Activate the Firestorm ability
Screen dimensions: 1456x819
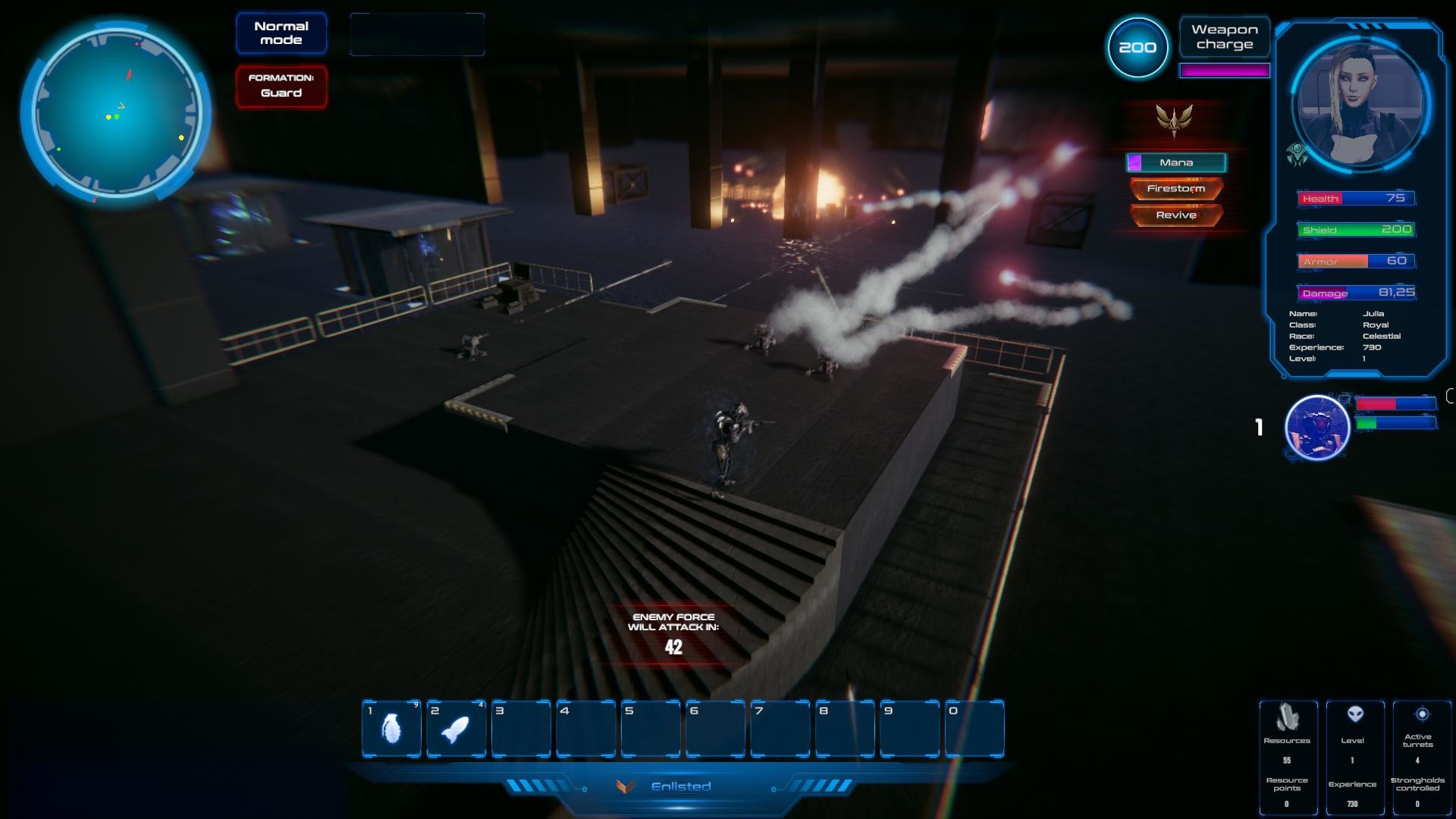pos(1175,189)
